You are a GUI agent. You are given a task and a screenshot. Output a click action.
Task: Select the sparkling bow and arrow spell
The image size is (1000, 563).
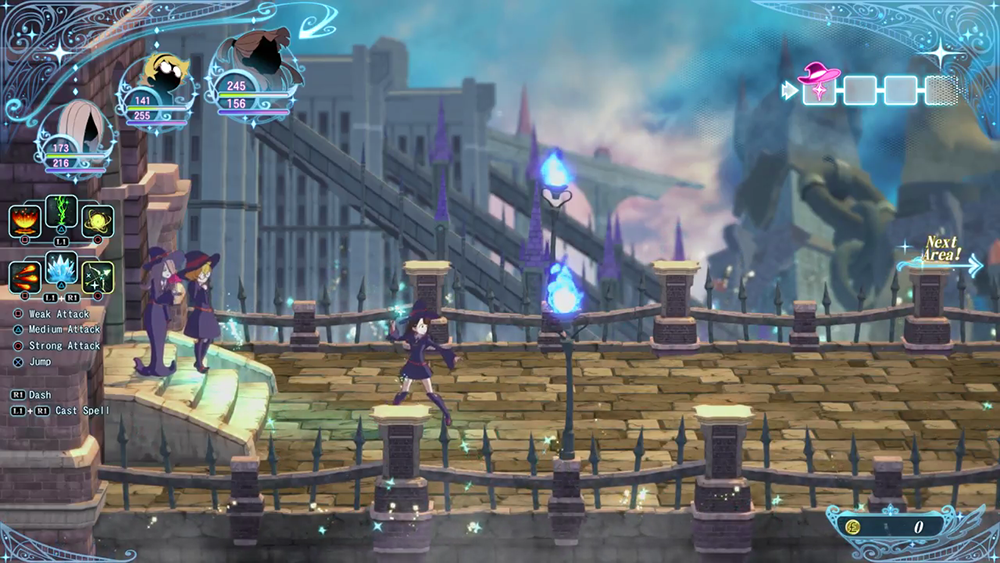click(x=98, y=276)
